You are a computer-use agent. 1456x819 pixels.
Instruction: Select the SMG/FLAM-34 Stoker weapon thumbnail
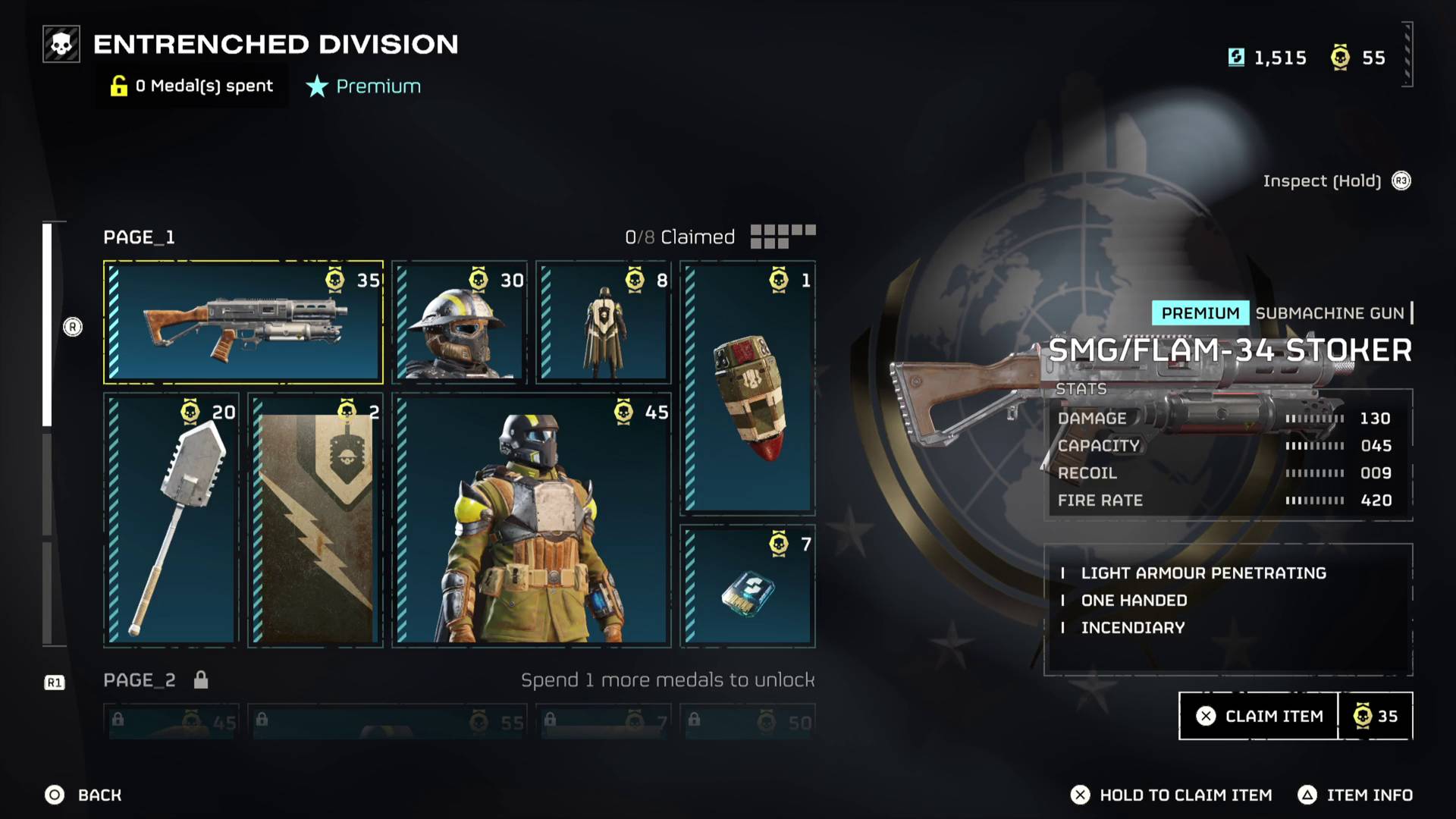click(243, 322)
